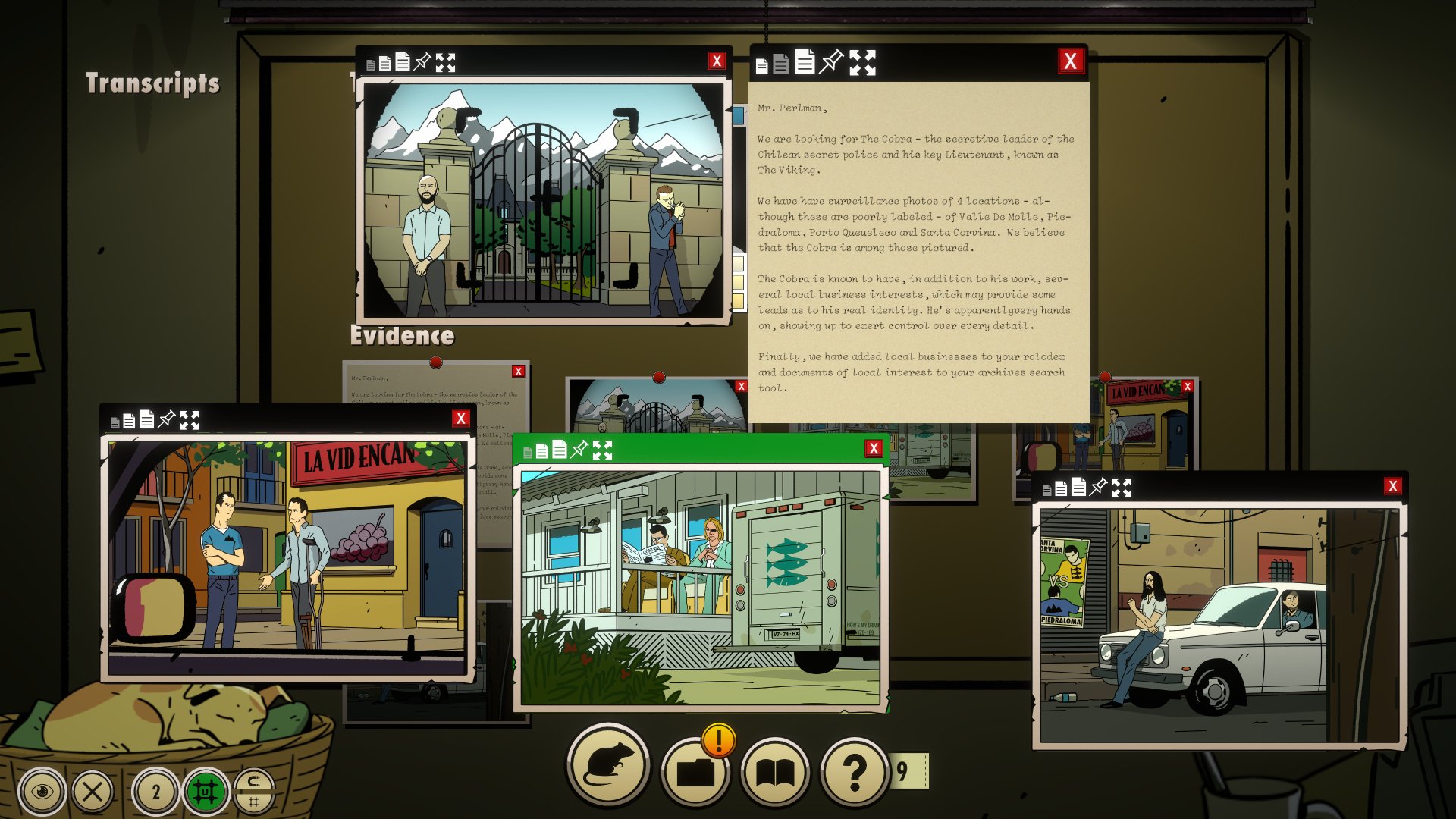Pin the white car photo window
This screenshot has width=1456, height=819.
1098,488
